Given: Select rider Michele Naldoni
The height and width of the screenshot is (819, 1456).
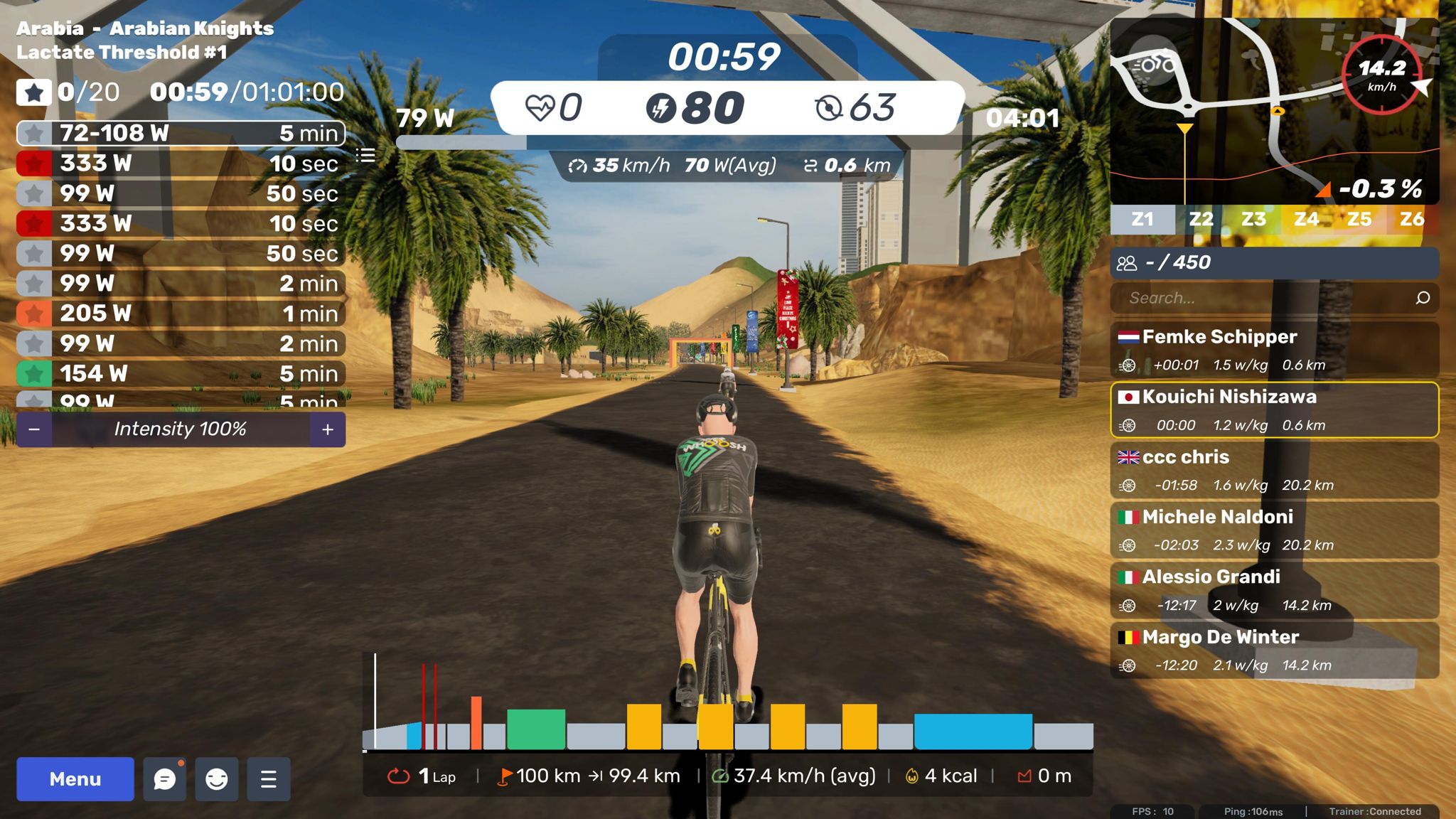Looking at the screenshot, I should pyautogui.click(x=1274, y=530).
